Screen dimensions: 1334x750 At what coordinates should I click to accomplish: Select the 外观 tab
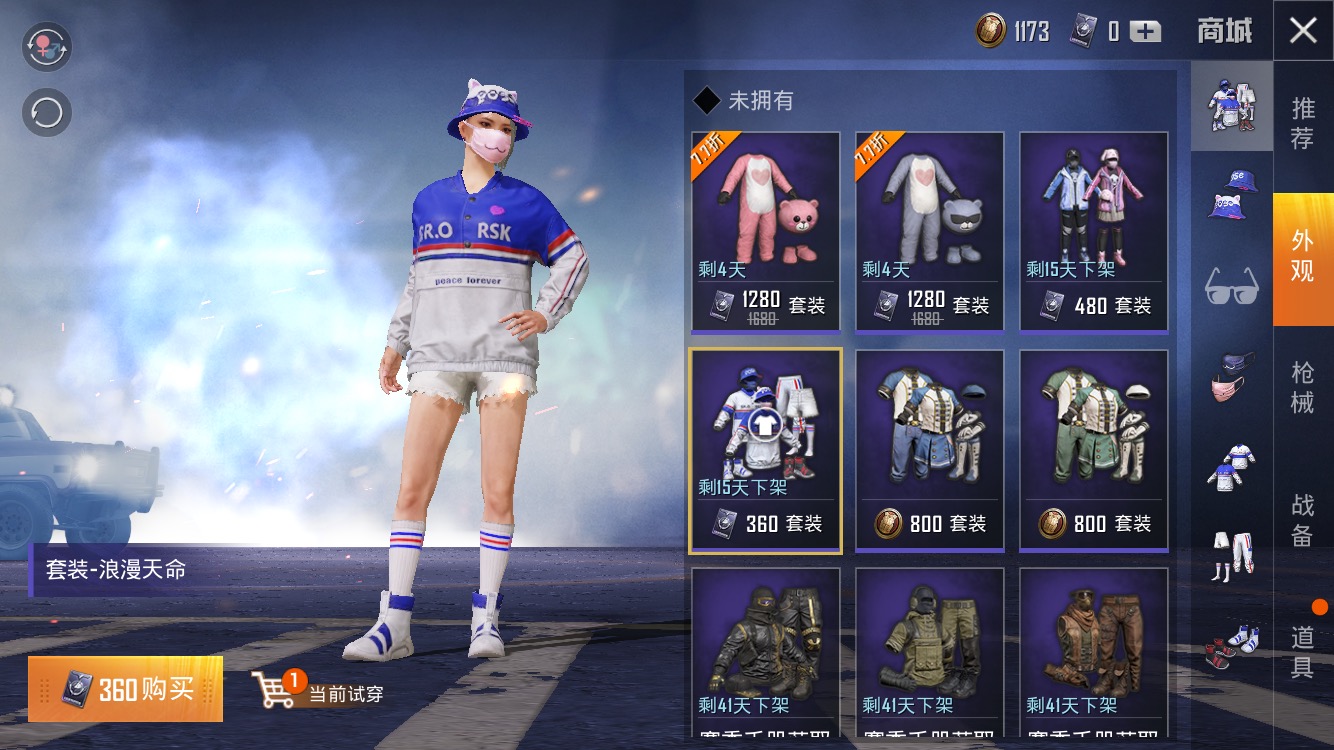(1303, 256)
